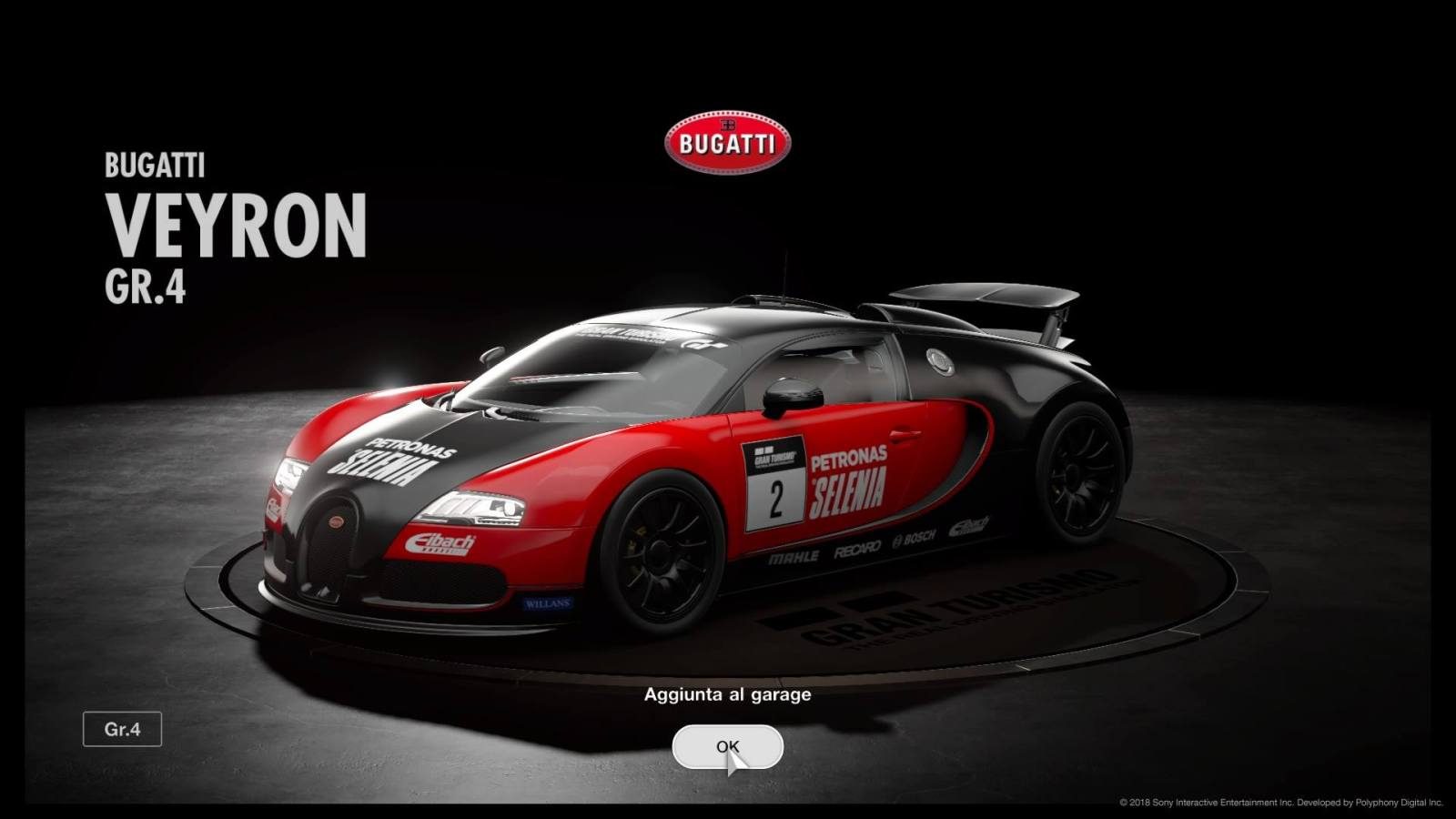Confirm with the OK button
The height and width of the screenshot is (819, 1456).
tap(727, 747)
